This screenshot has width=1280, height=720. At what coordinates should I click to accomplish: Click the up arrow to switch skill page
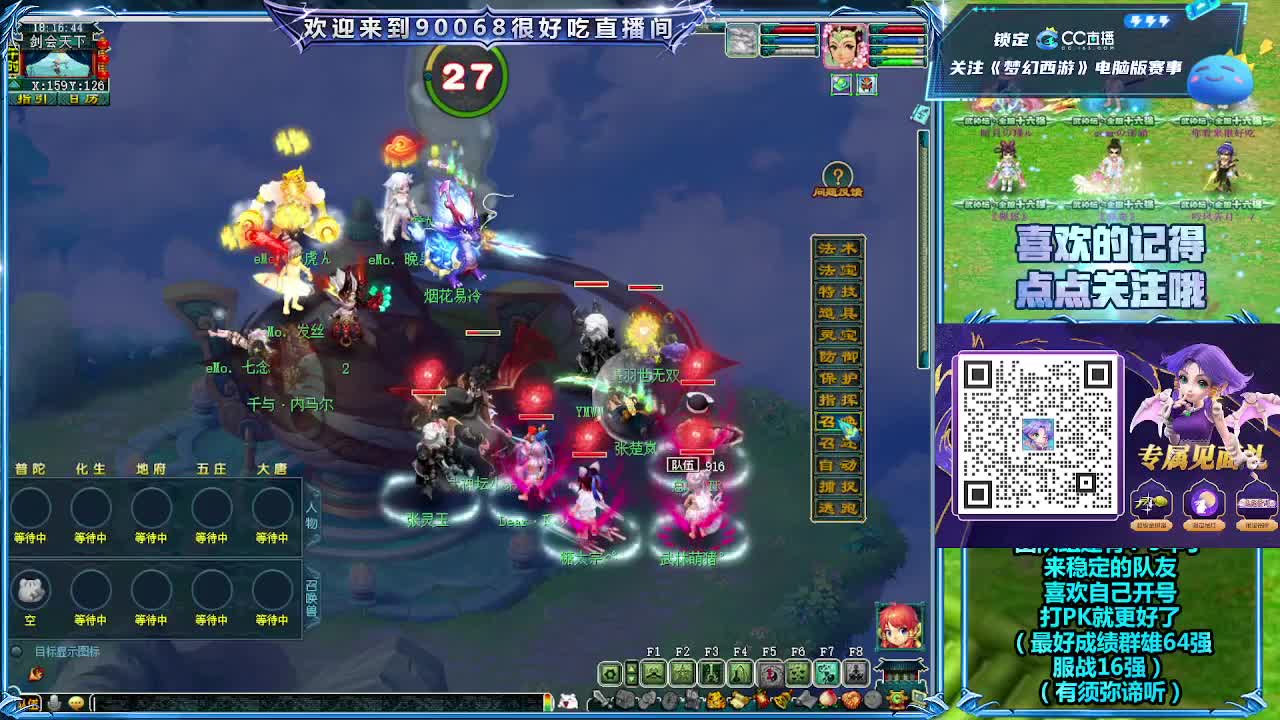click(x=631, y=667)
